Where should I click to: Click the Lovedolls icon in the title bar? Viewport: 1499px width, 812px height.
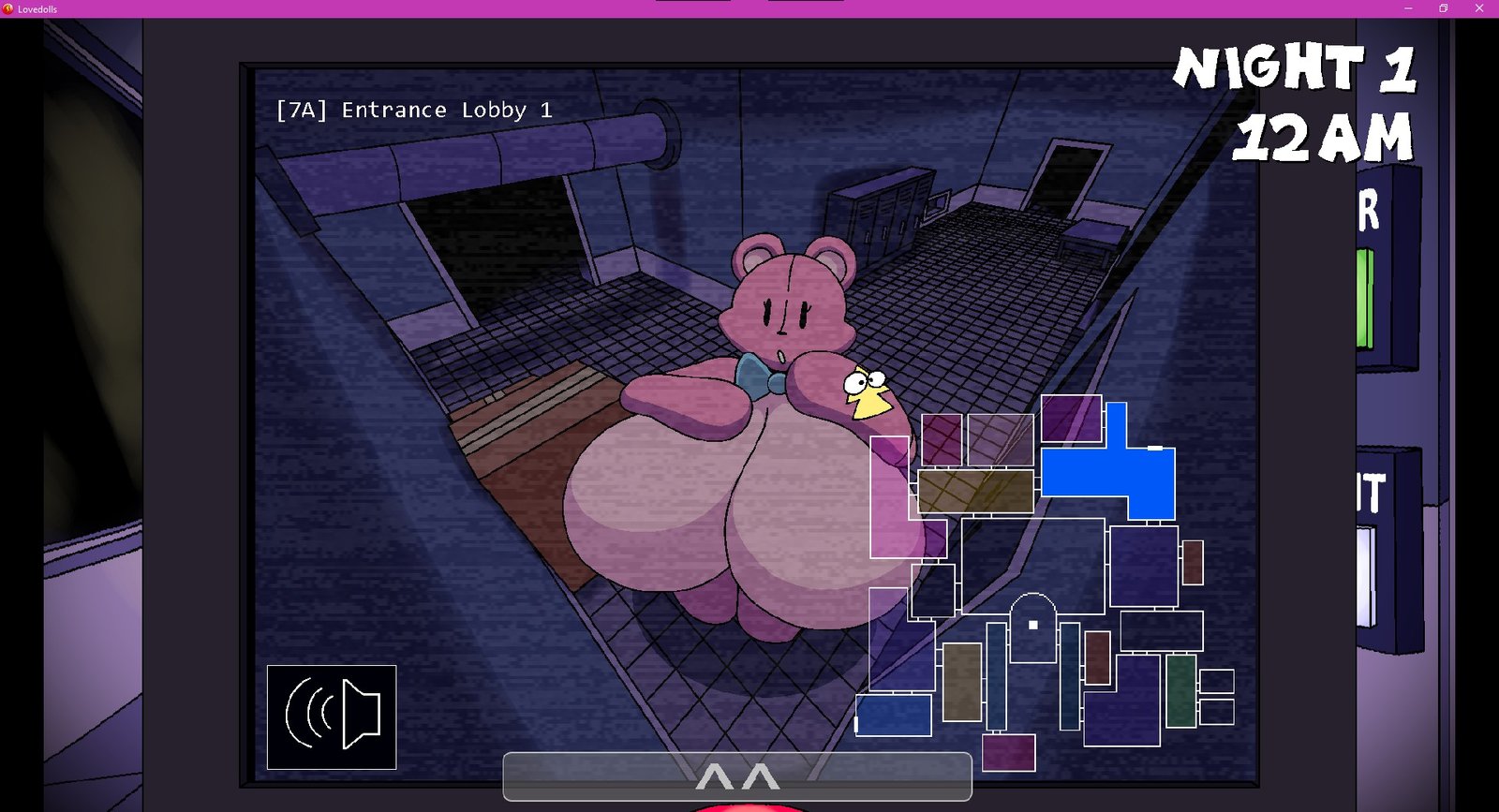pyautogui.click(x=9, y=8)
